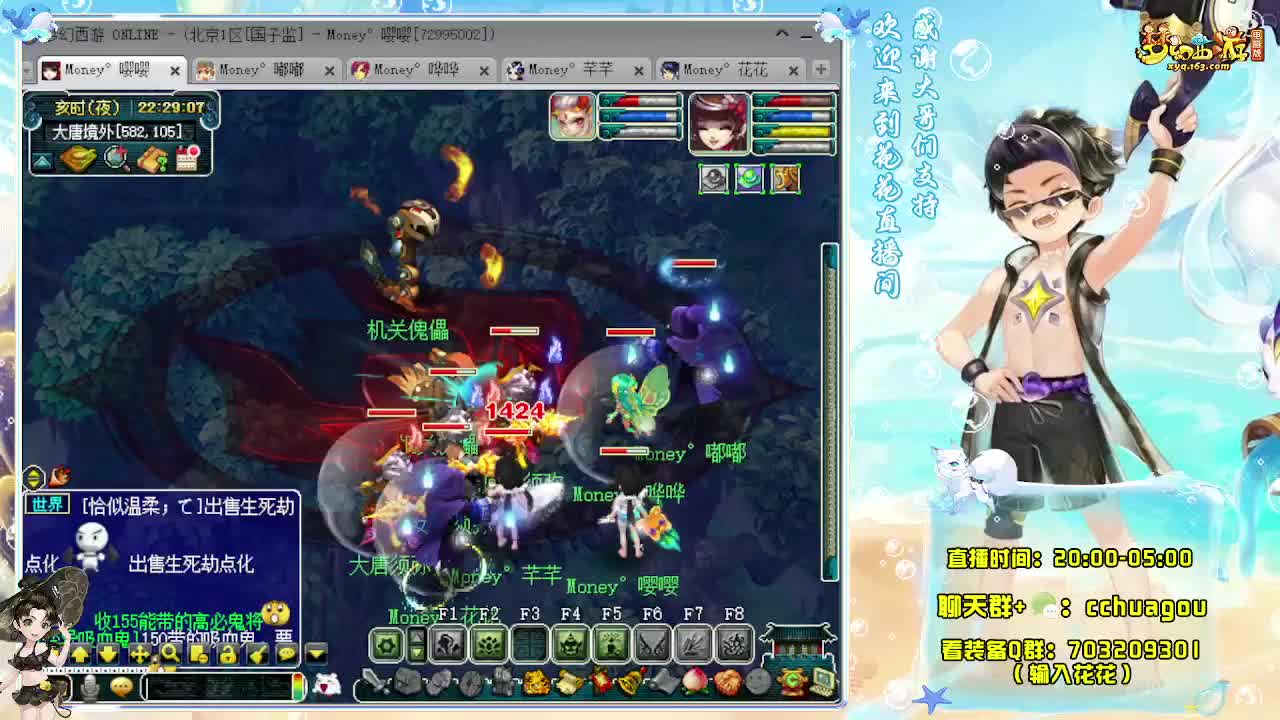Screen dimensions: 1280x720
Task: Open the activity calendar icon below the location name
Action: 185,158
